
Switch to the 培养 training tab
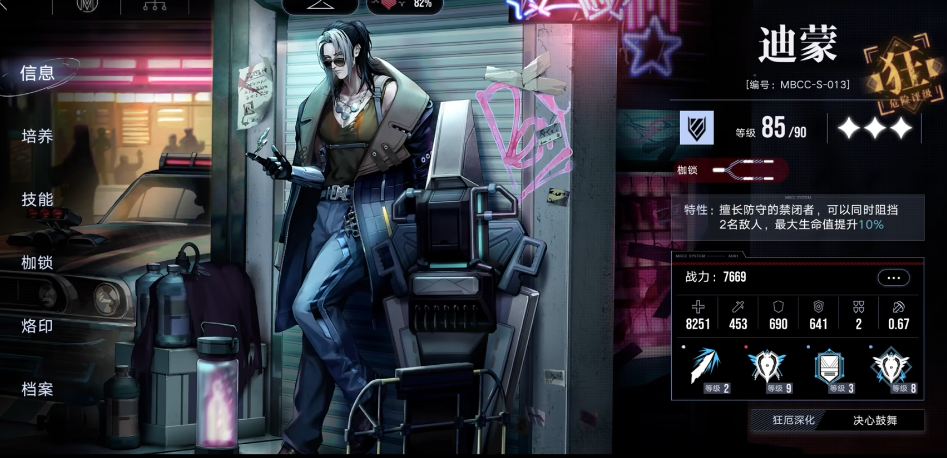[38, 136]
